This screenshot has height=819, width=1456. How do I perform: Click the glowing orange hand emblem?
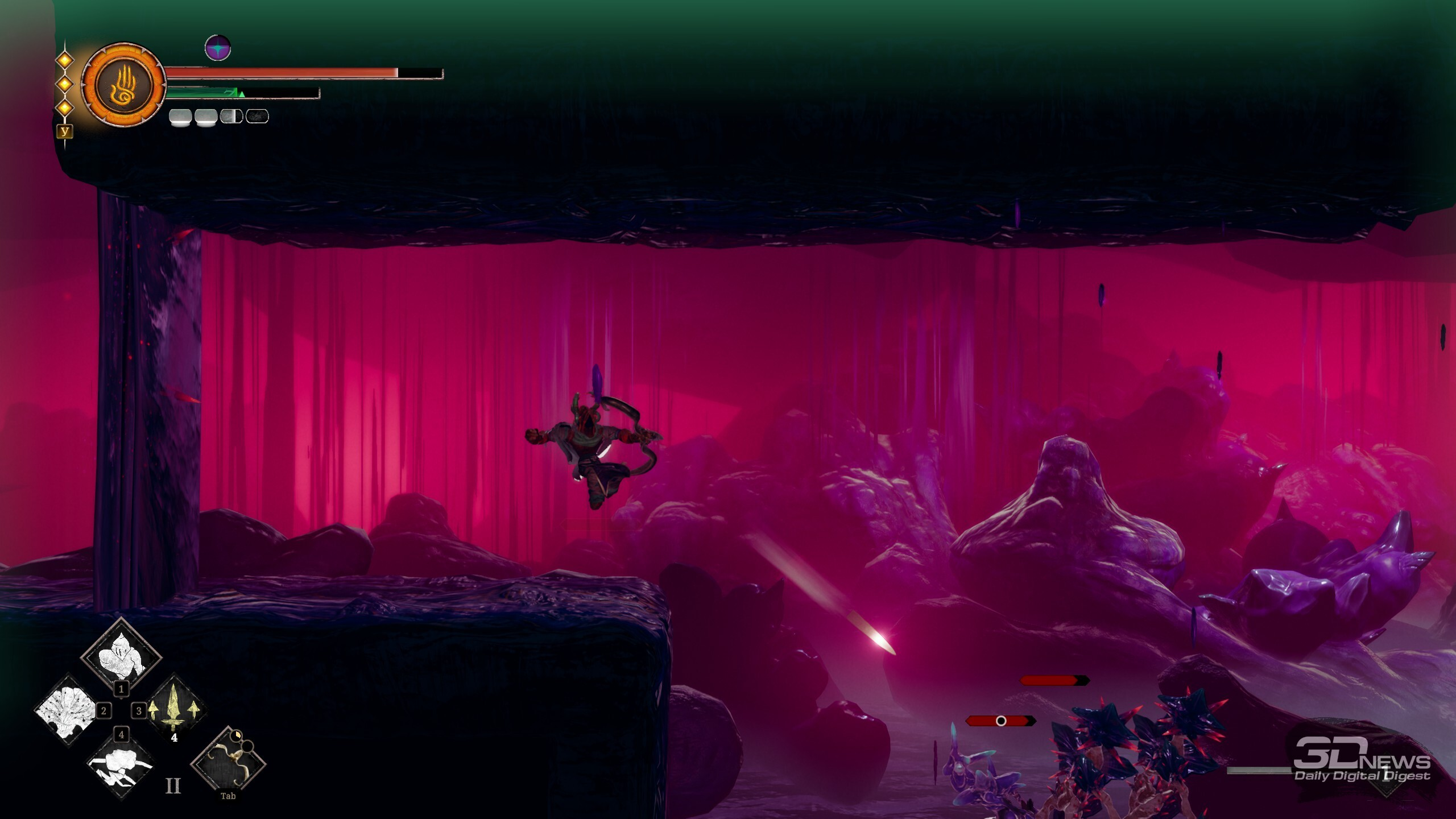[123, 85]
